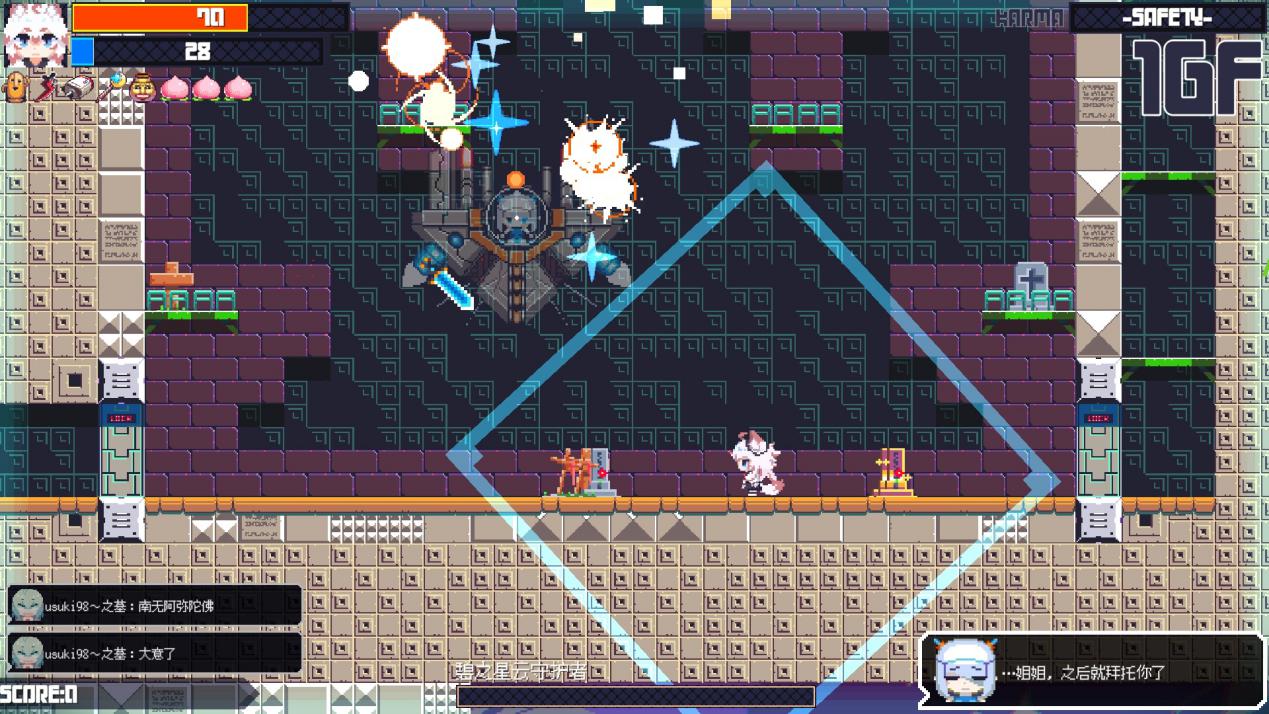Advance the 姐姐，之后就拜托你了 dialogue box
Screen dimensions: 1269x714
pyautogui.click(x=1092, y=673)
